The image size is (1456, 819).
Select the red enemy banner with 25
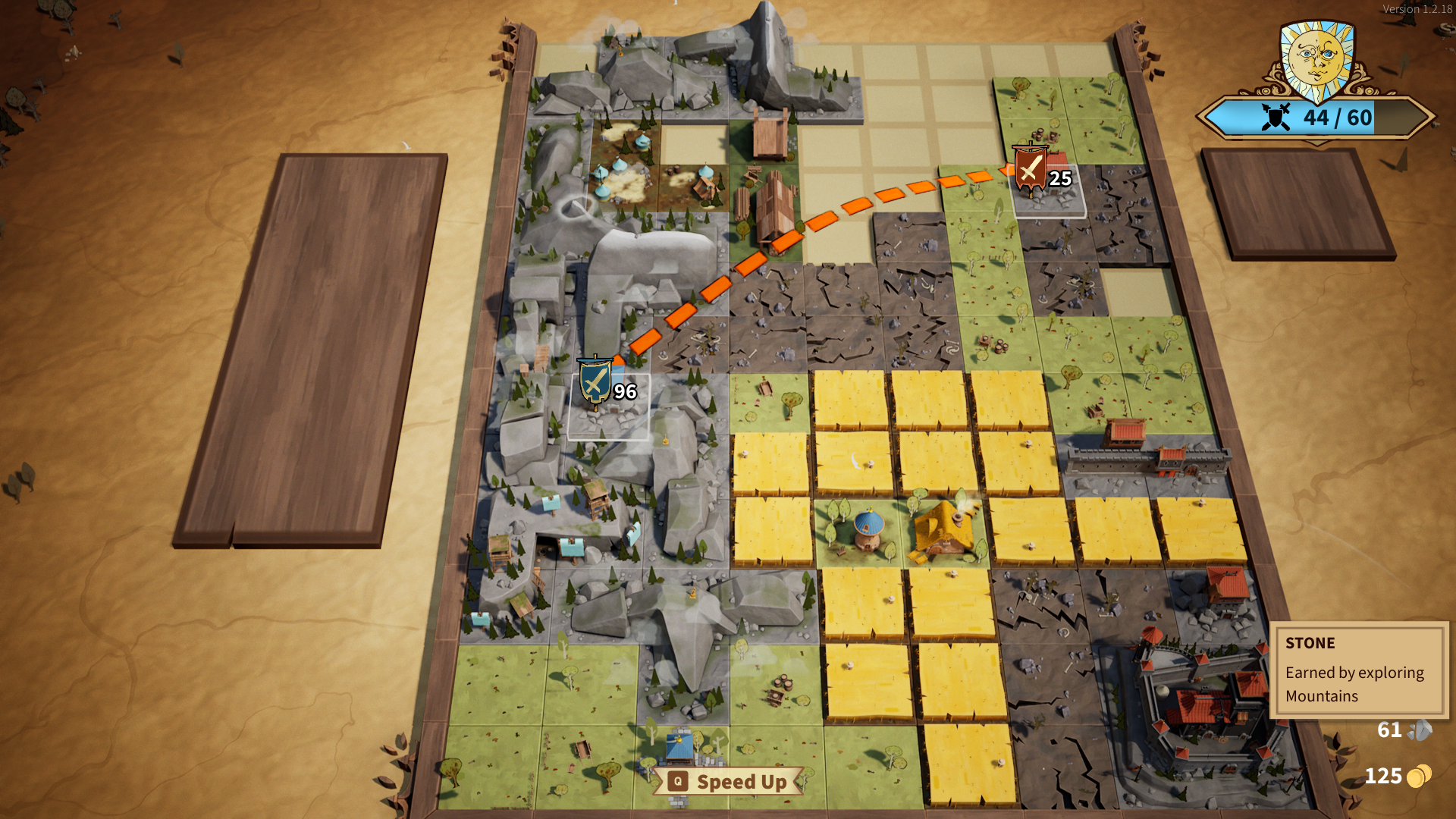click(x=1030, y=168)
